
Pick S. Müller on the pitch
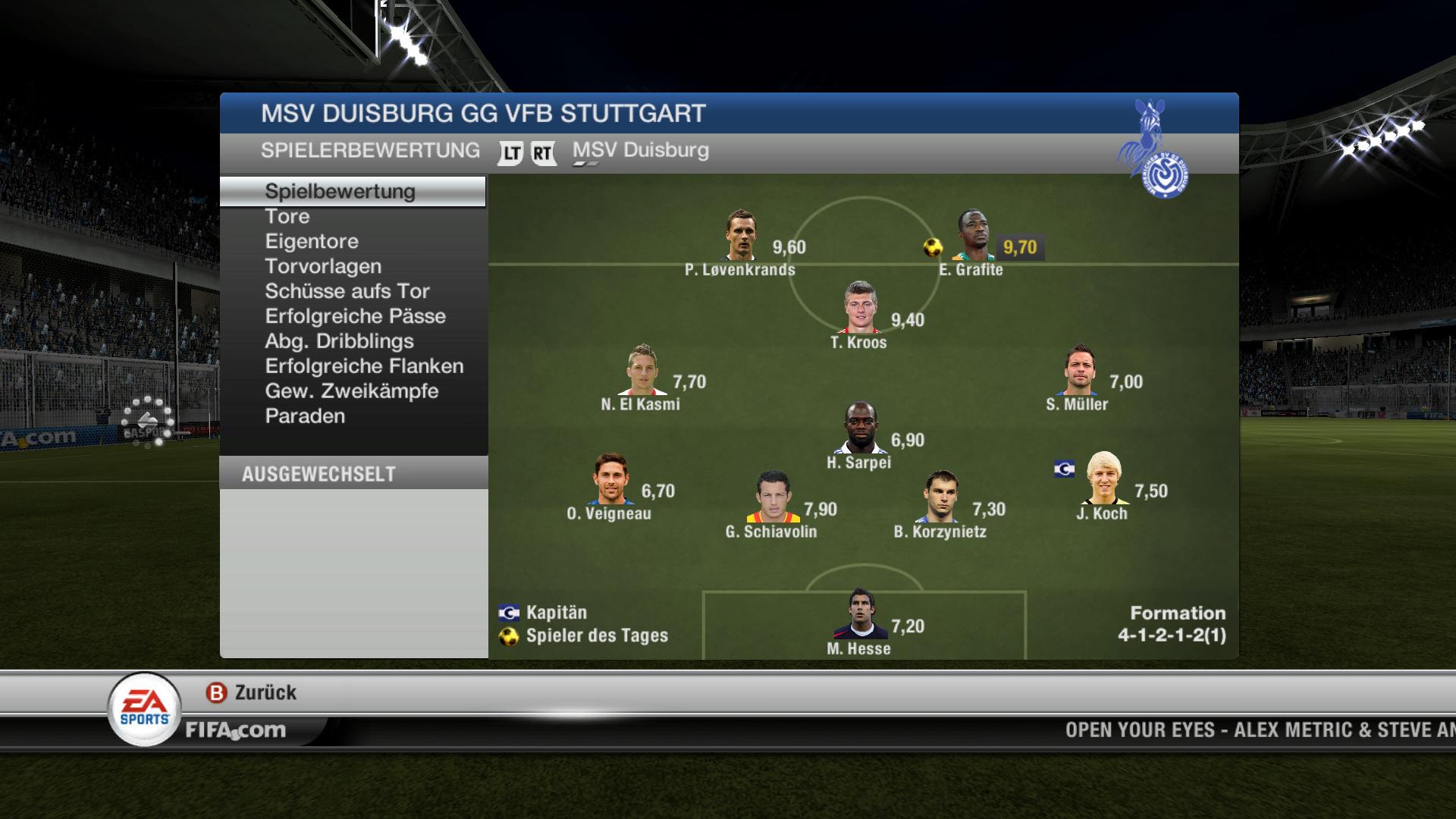point(1078,371)
